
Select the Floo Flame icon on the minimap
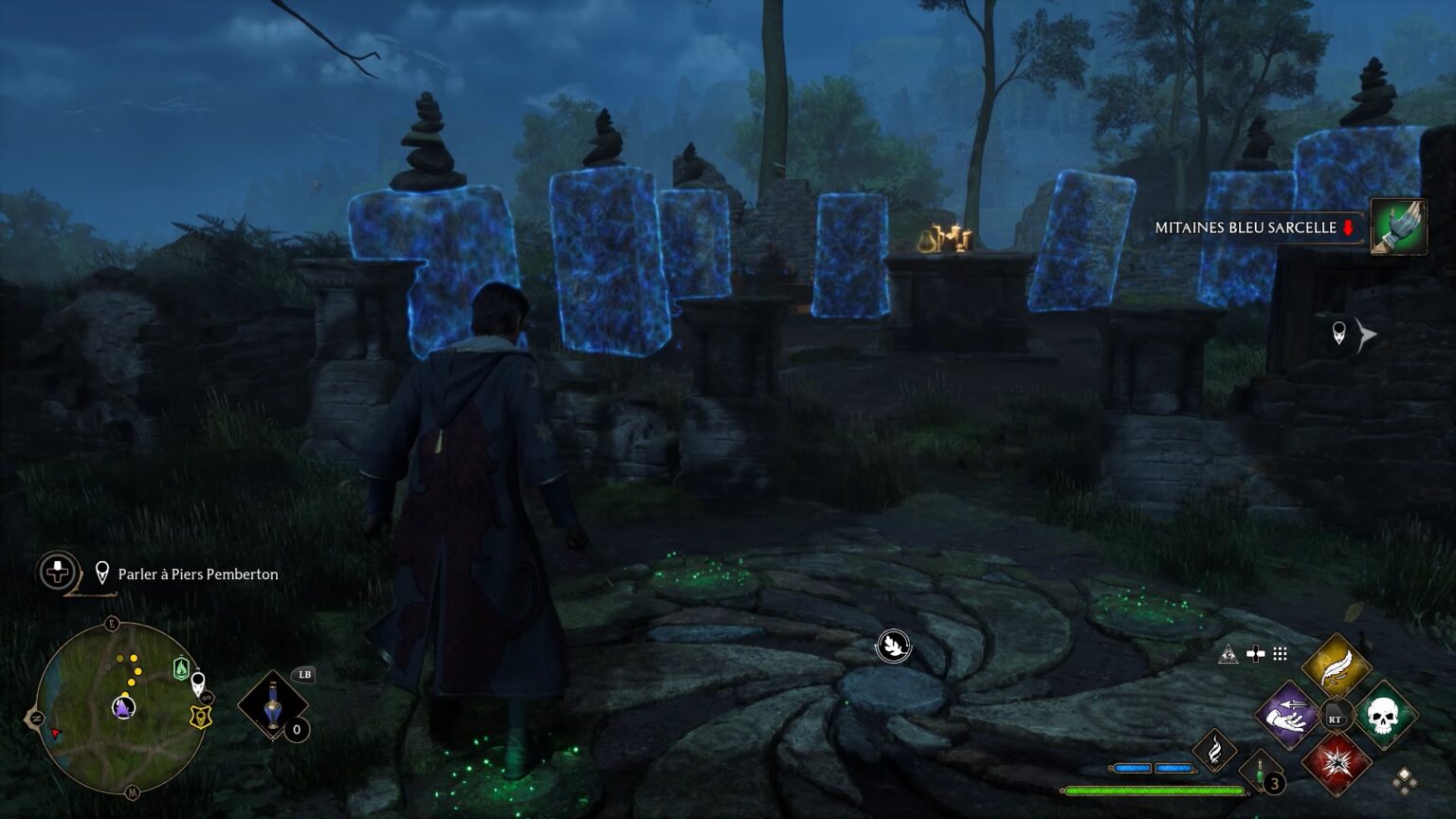(x=180, y=670)
